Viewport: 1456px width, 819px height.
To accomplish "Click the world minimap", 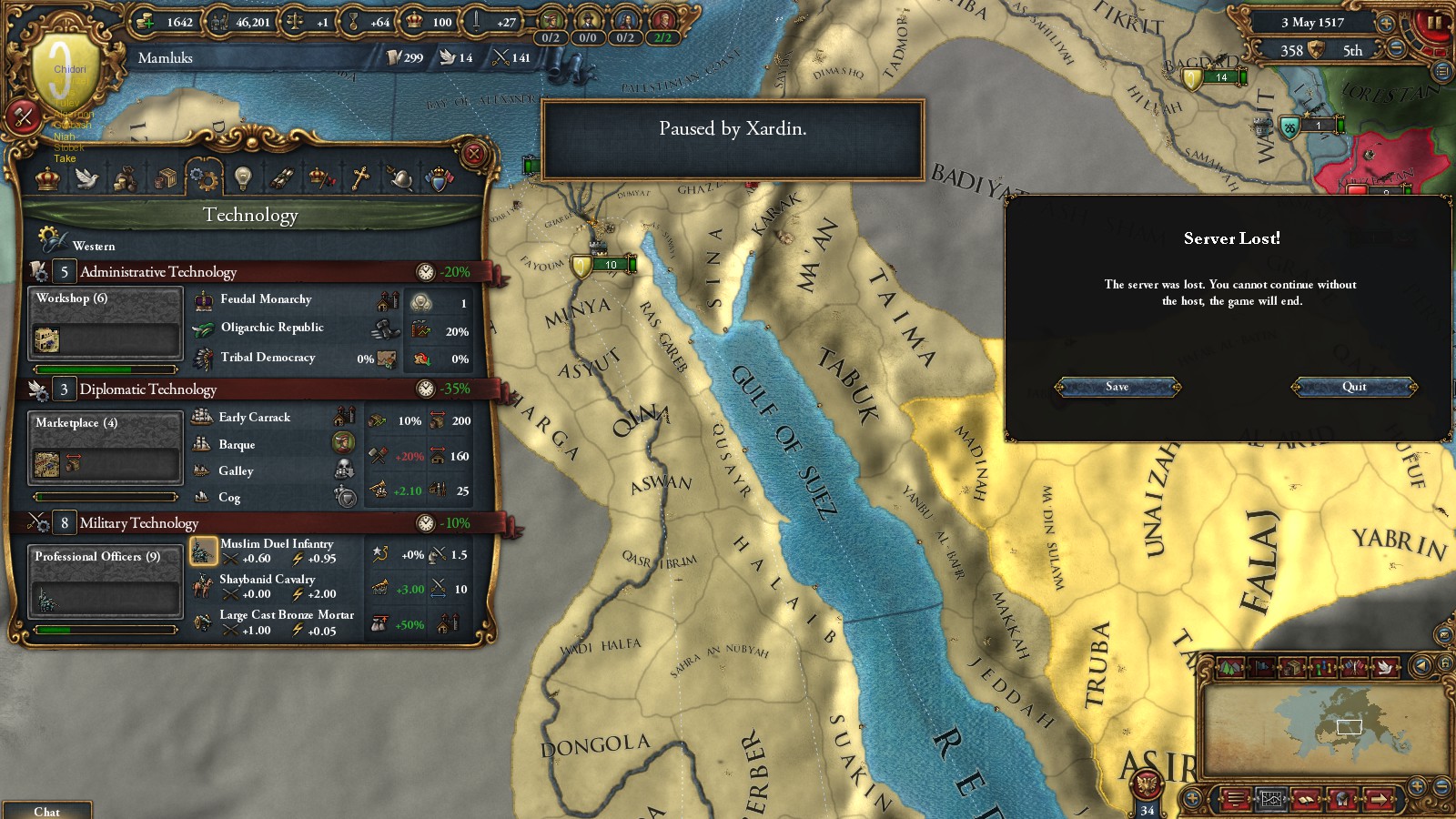I will [x=1324, y=728].
